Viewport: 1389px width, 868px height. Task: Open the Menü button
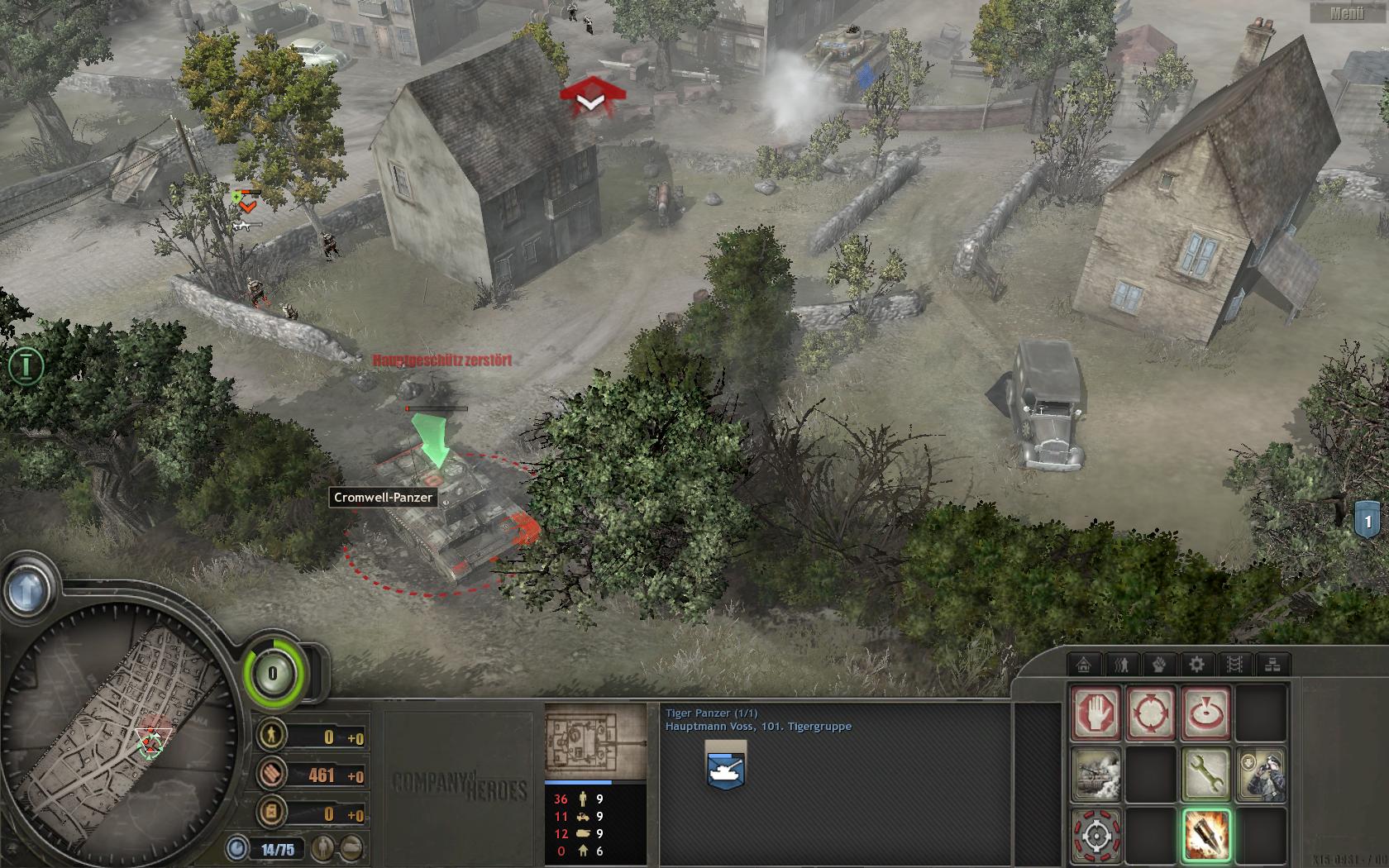1347,12
